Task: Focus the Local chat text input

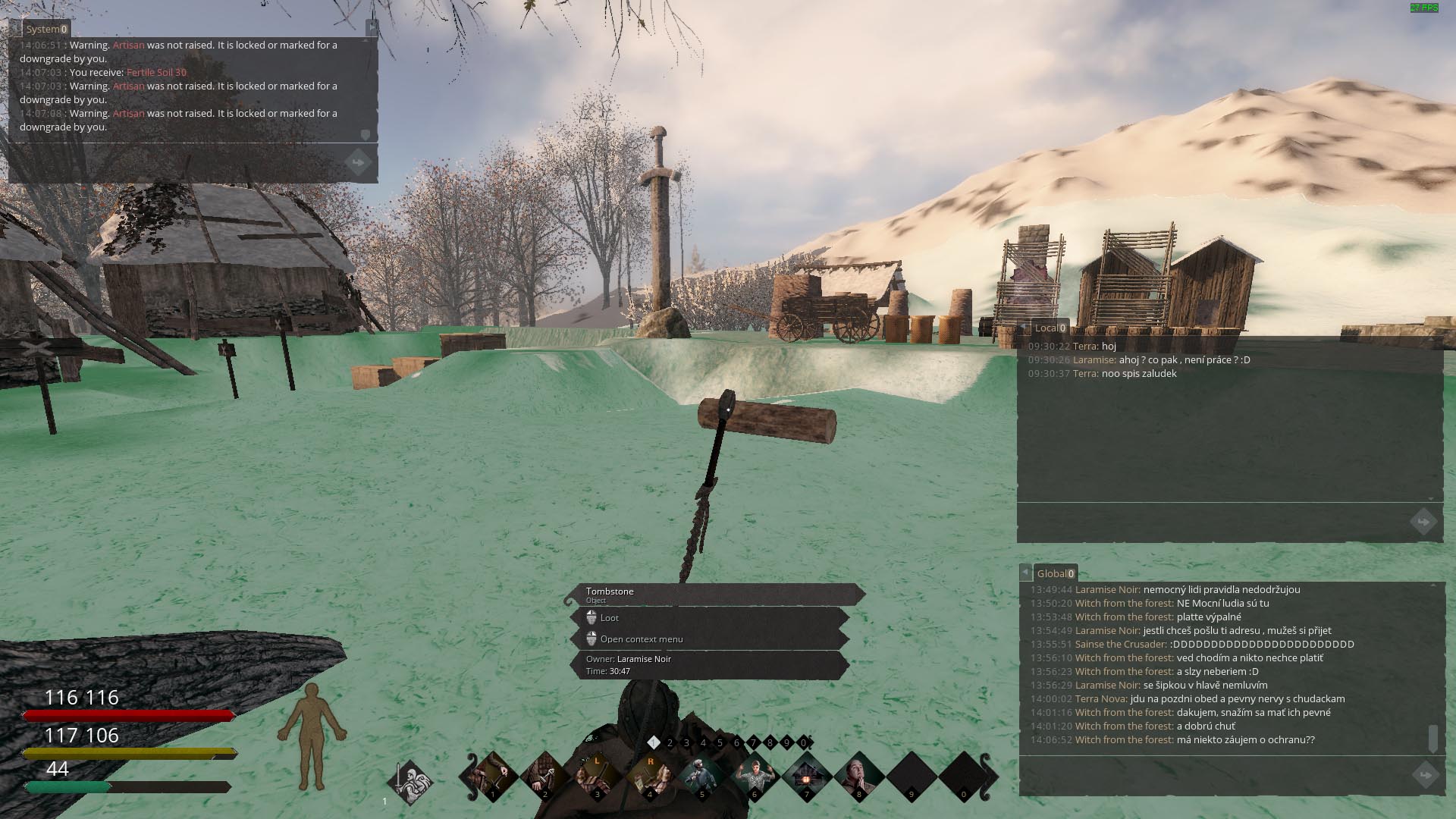Action: coord(1213,522)
